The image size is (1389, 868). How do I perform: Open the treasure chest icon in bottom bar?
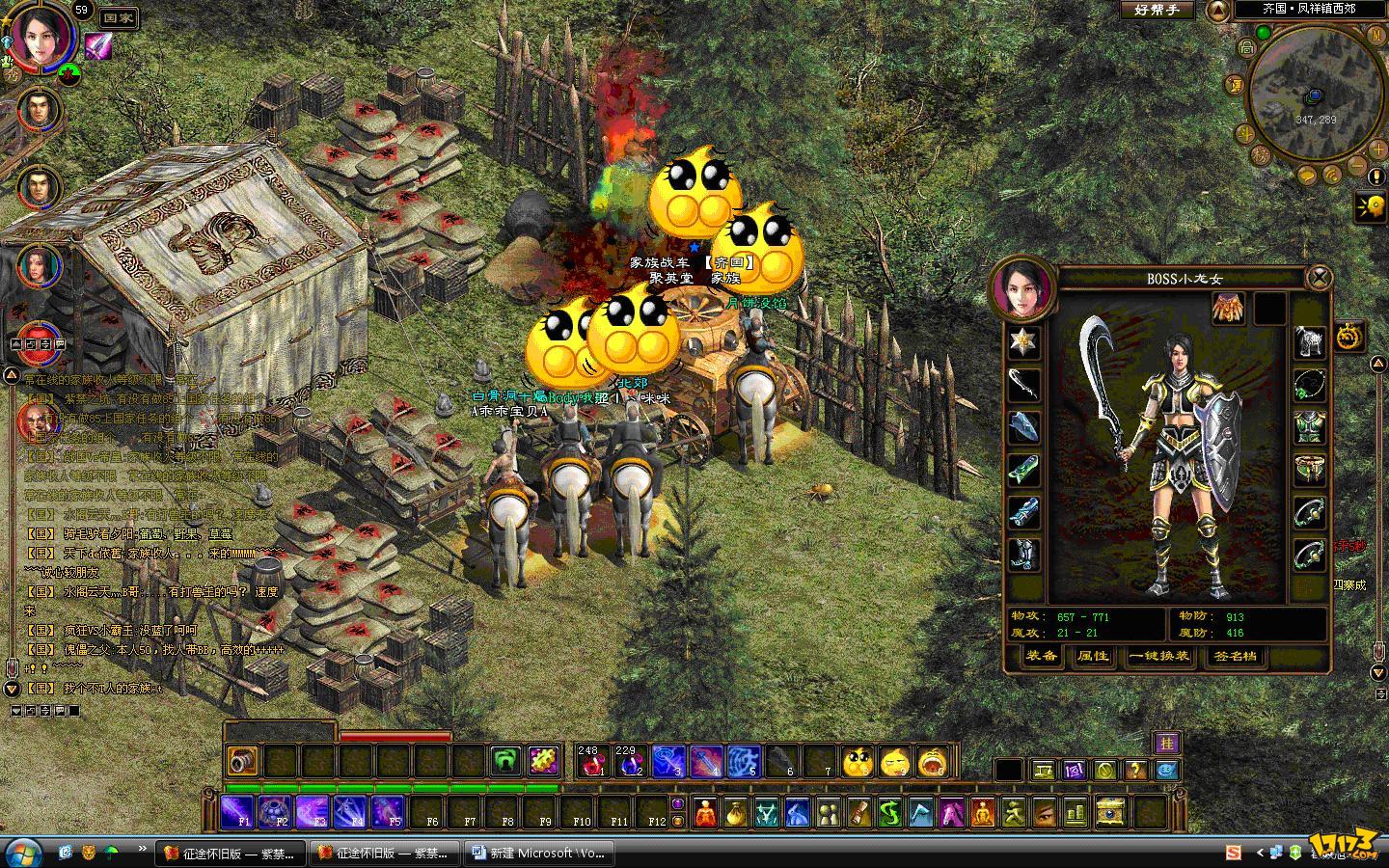point(1111,812)
